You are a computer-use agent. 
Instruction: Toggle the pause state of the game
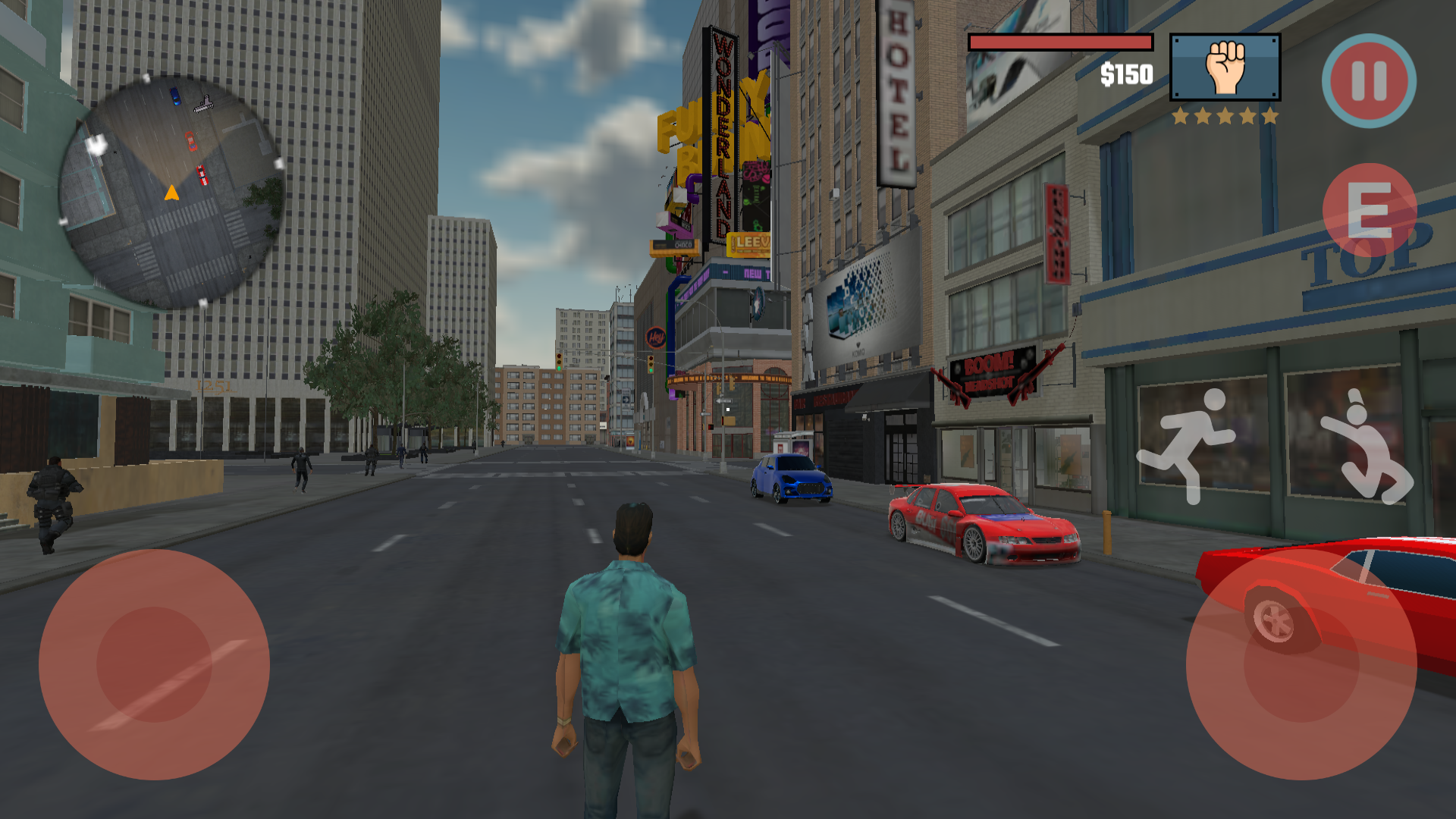click(1369, 82)
